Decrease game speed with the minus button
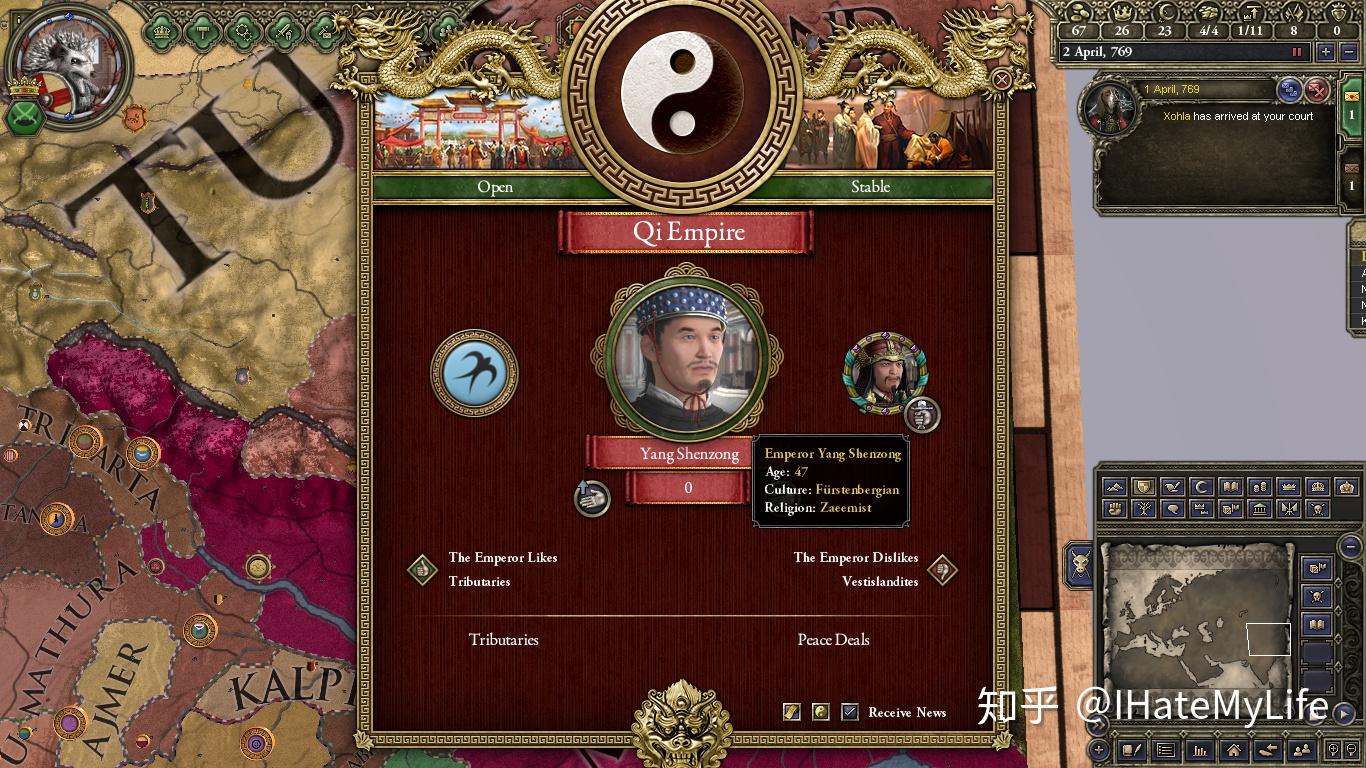 click(x=1348, y=52)
